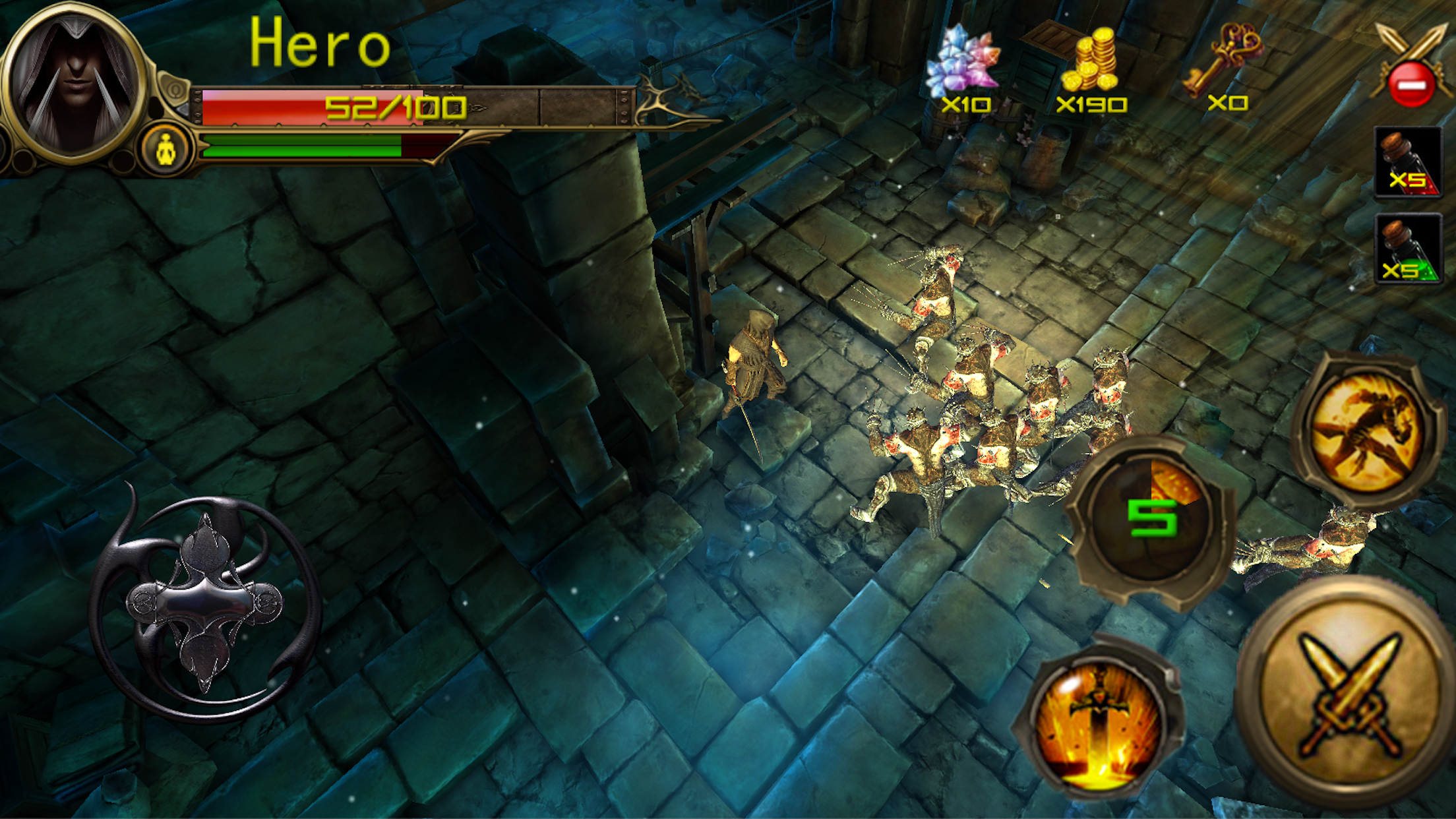Select the skill on cooldown showing 5
The height and width of the screenshot is (819, 1456).
(x=1151, y=519)
